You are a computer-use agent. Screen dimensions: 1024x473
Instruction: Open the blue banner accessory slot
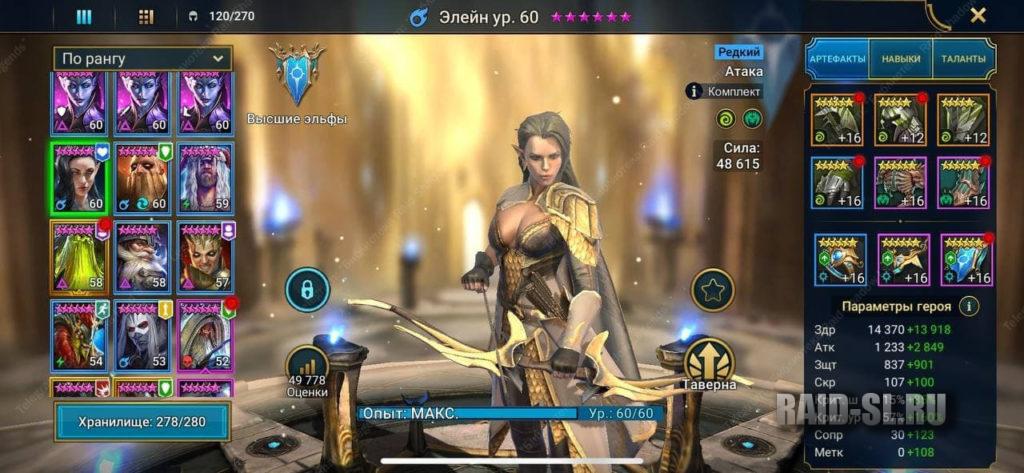[964, 260]
